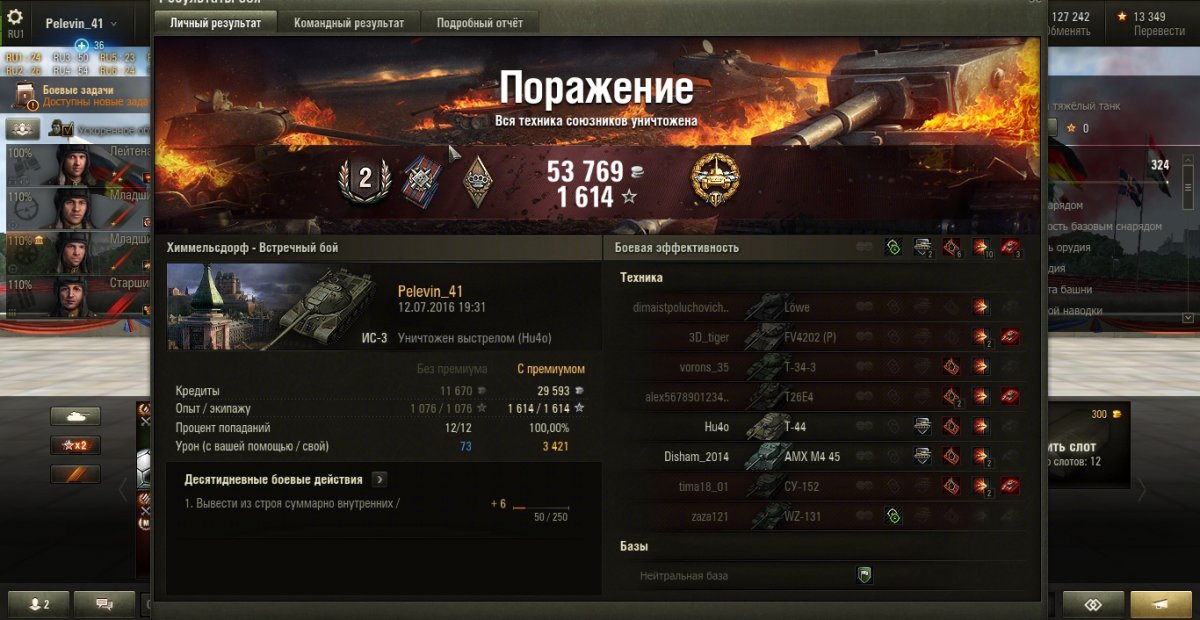The width and height of the screenshot is (1200, 620).
Task: Inspect the golden tank medal icon
Action: (715, 180)
